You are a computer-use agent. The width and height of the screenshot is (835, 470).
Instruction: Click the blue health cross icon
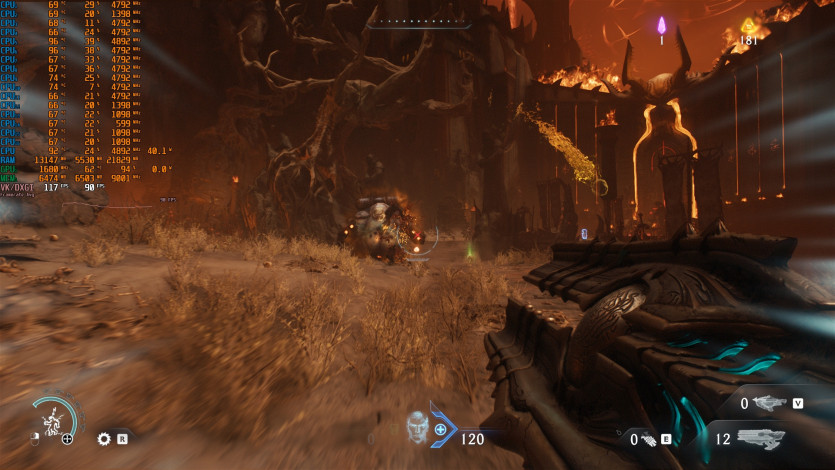pos(440,429)
